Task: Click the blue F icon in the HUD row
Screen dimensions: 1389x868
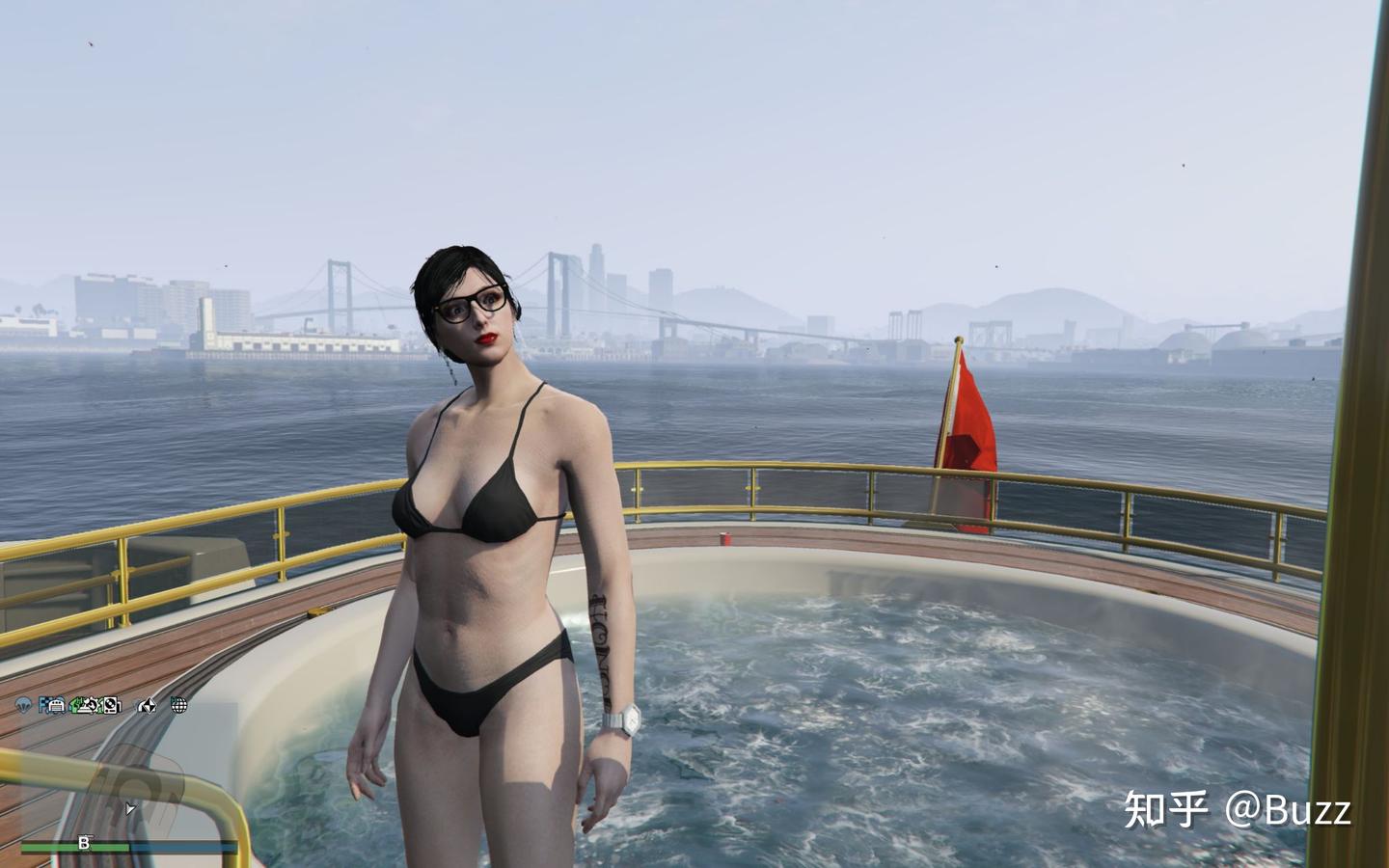Action: [x=41, y=705]
